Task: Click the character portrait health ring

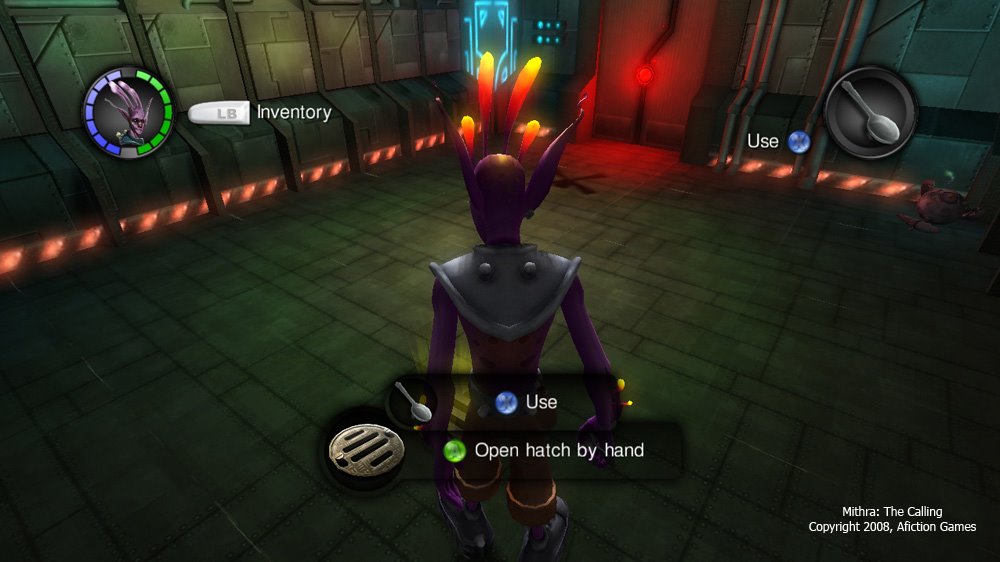Action: (128, 111)
